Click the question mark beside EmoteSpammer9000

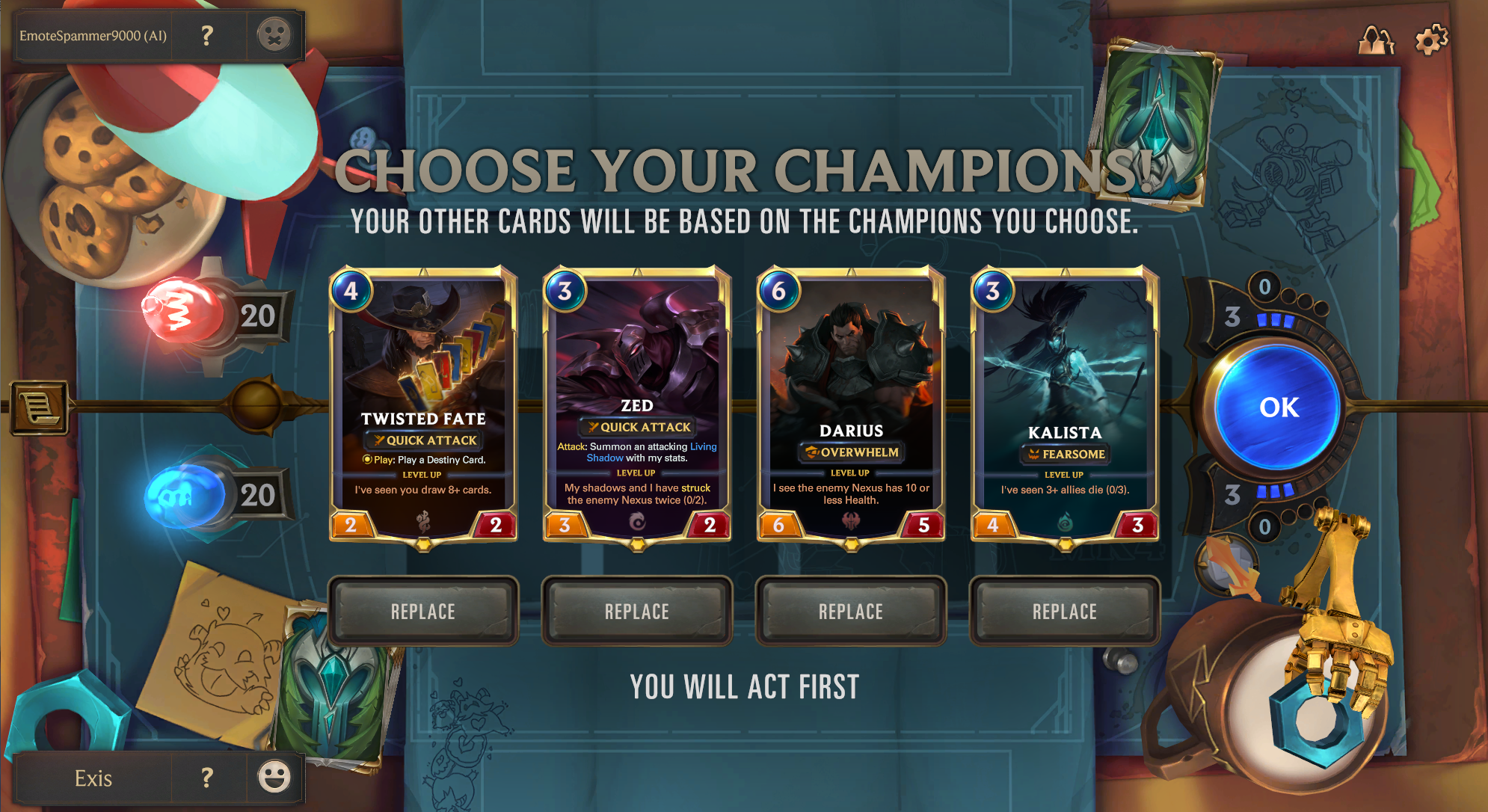click(x=207, y=35)
